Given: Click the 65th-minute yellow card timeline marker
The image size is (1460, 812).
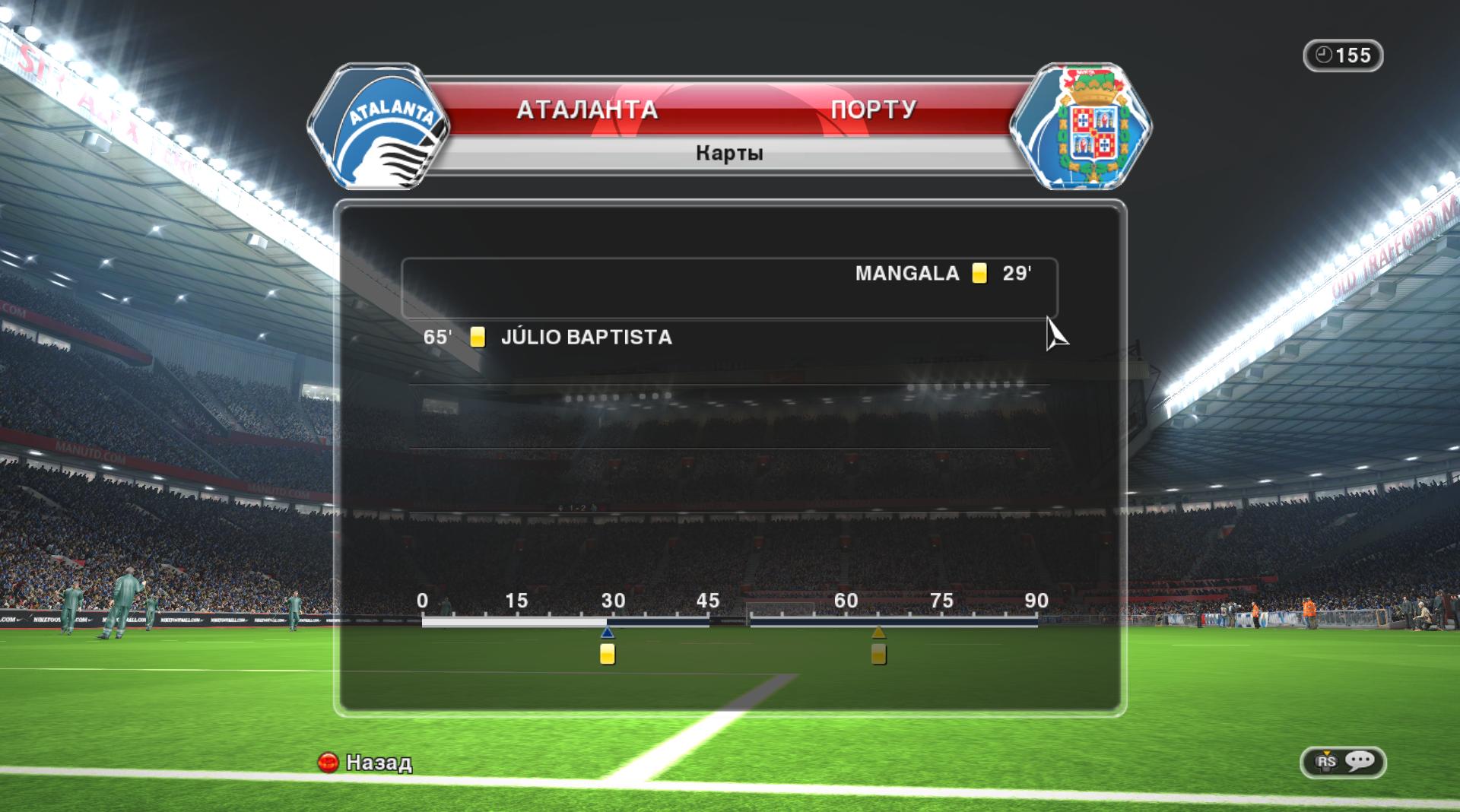Looking at the screenshot, I should pyautogui.click(x=878, y=654).
